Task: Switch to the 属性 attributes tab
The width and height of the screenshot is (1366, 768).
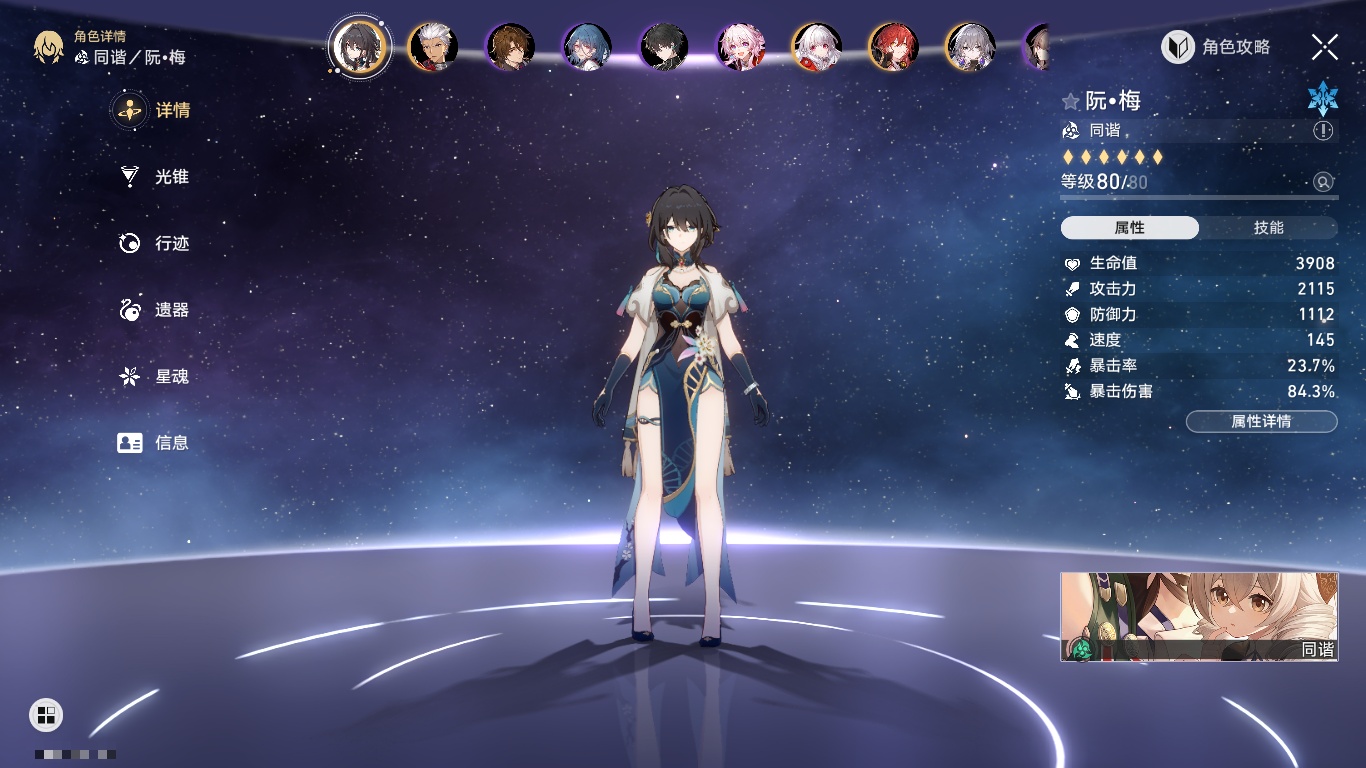Action: 1130,228
